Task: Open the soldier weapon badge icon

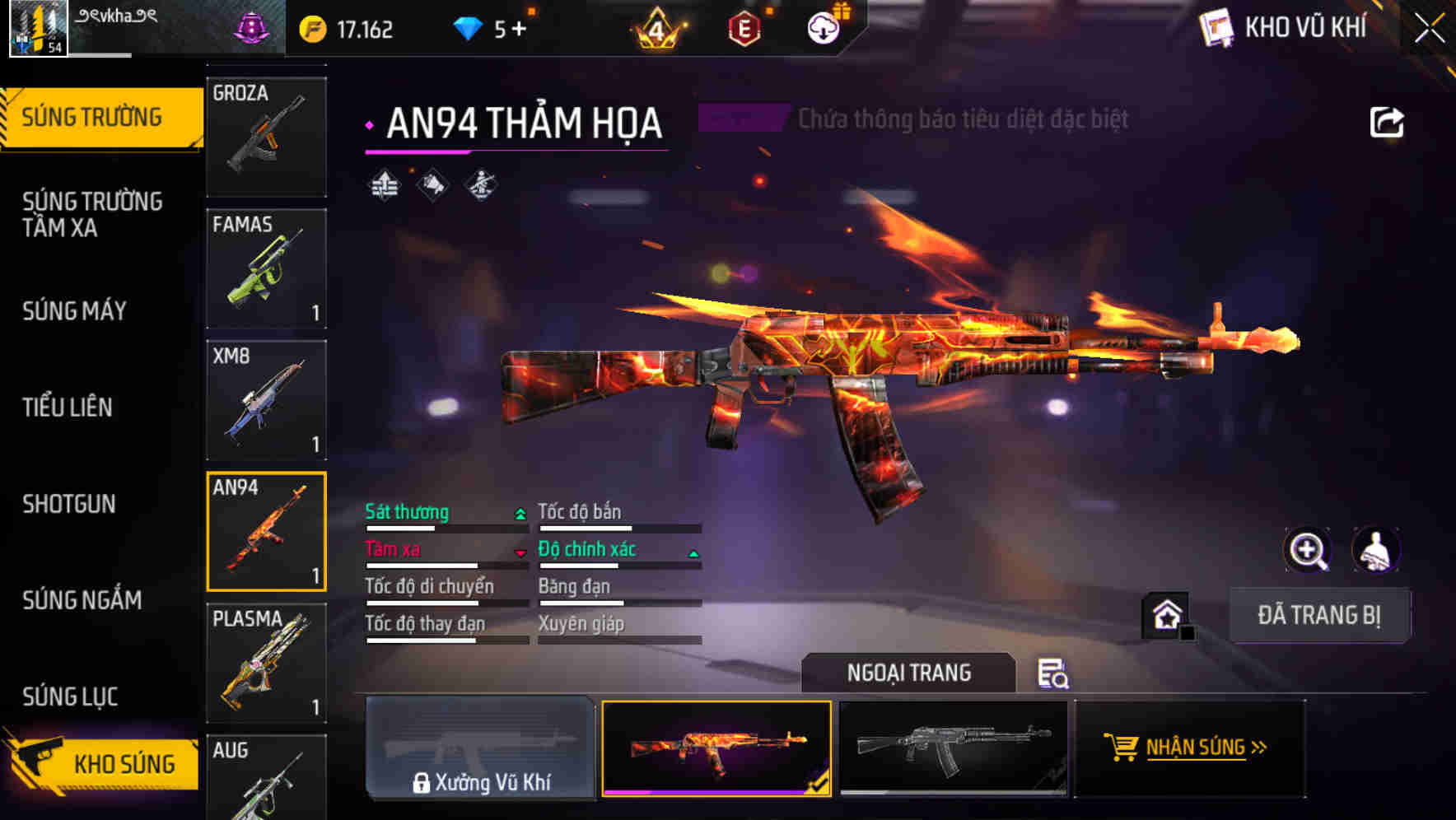Action: [x=480, y=185]
